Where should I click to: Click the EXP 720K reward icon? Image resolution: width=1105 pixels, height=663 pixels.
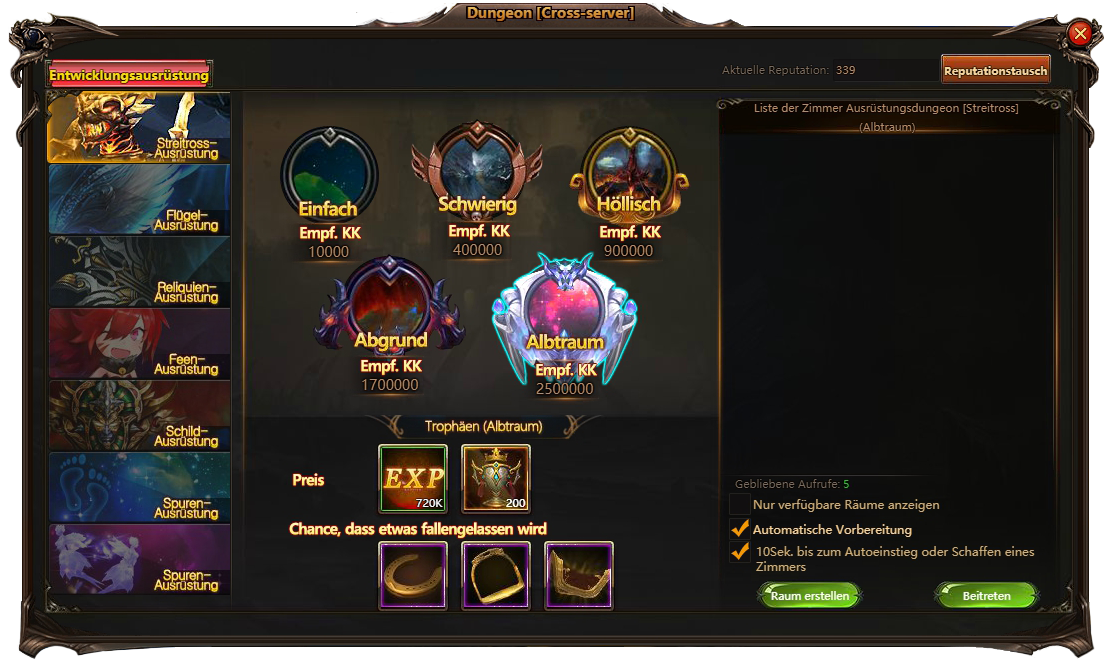(x=413, y=479)
